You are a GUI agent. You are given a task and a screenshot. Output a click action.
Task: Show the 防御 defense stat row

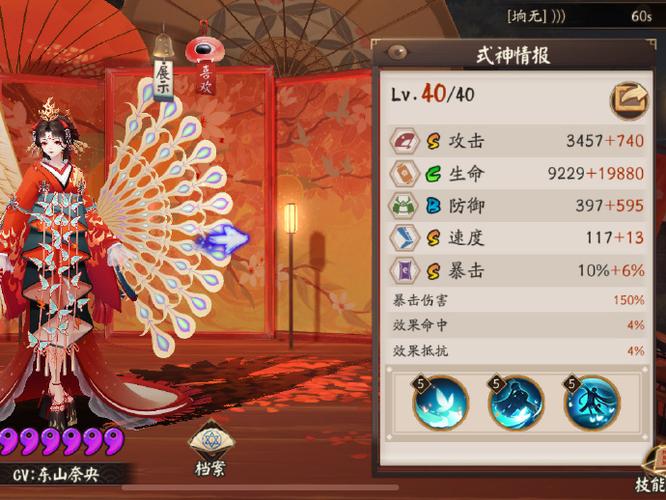pyautogui.click(x=518, y=206)
